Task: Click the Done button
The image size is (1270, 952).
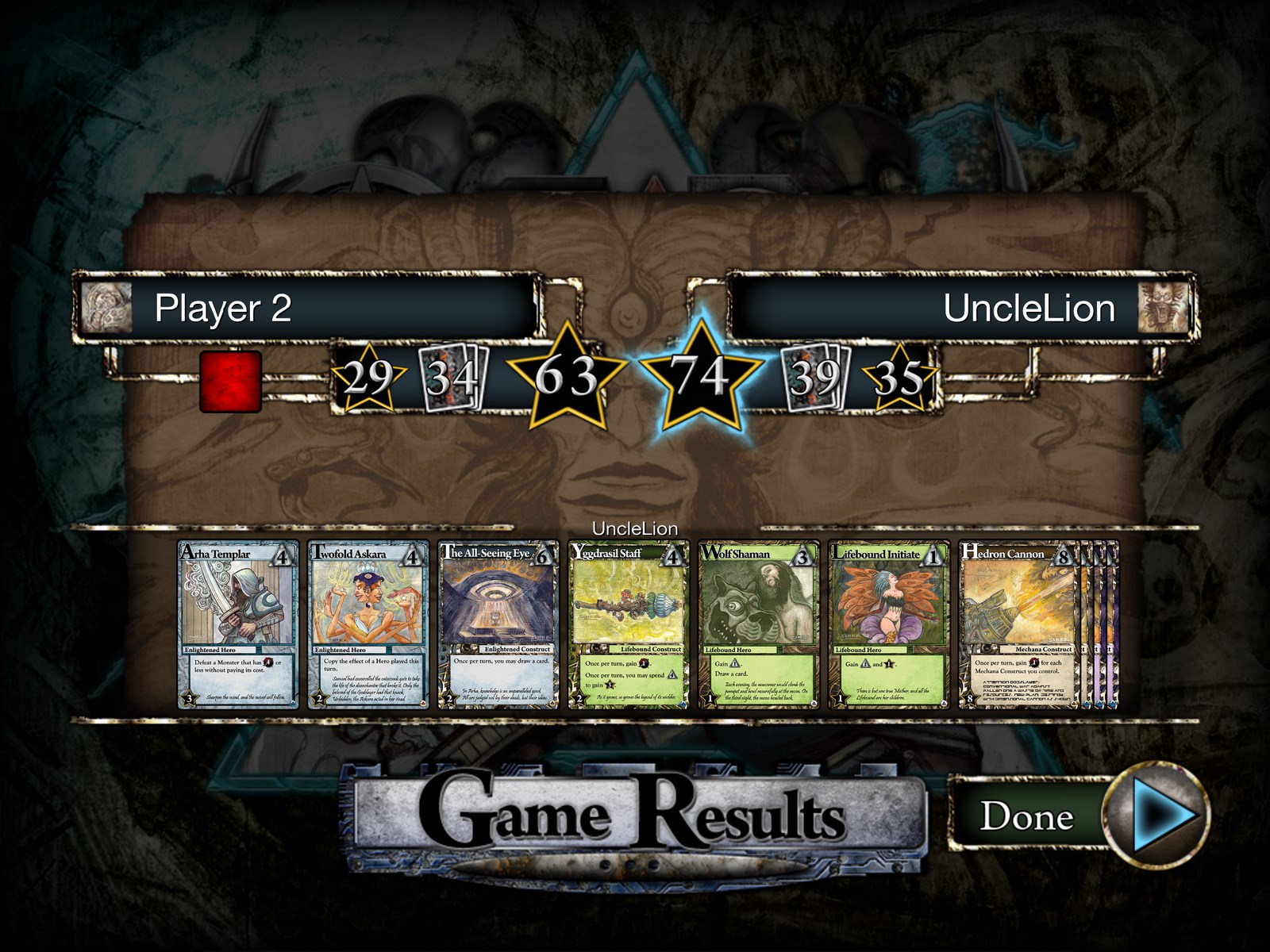Action: [1079, 815]
